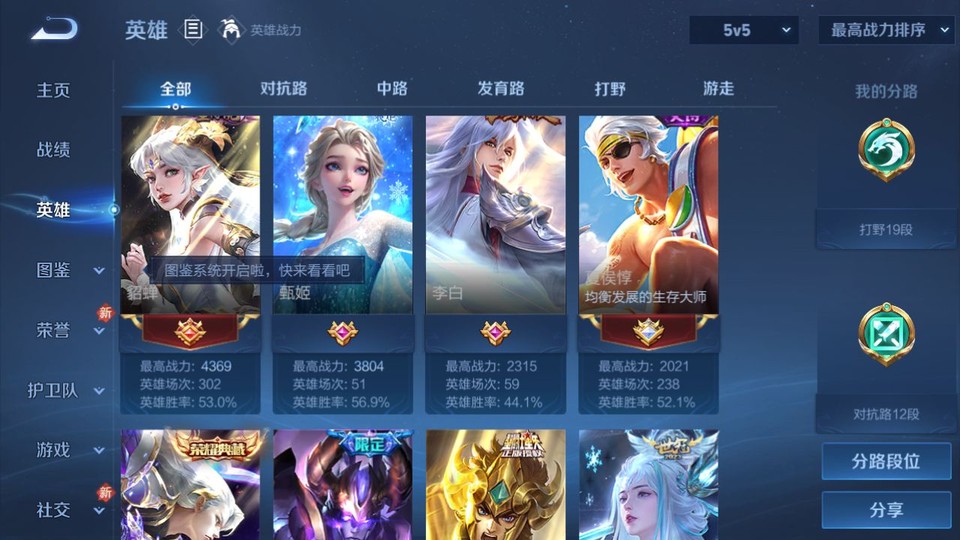Switch to the 发育路 tab

(501, 88)
